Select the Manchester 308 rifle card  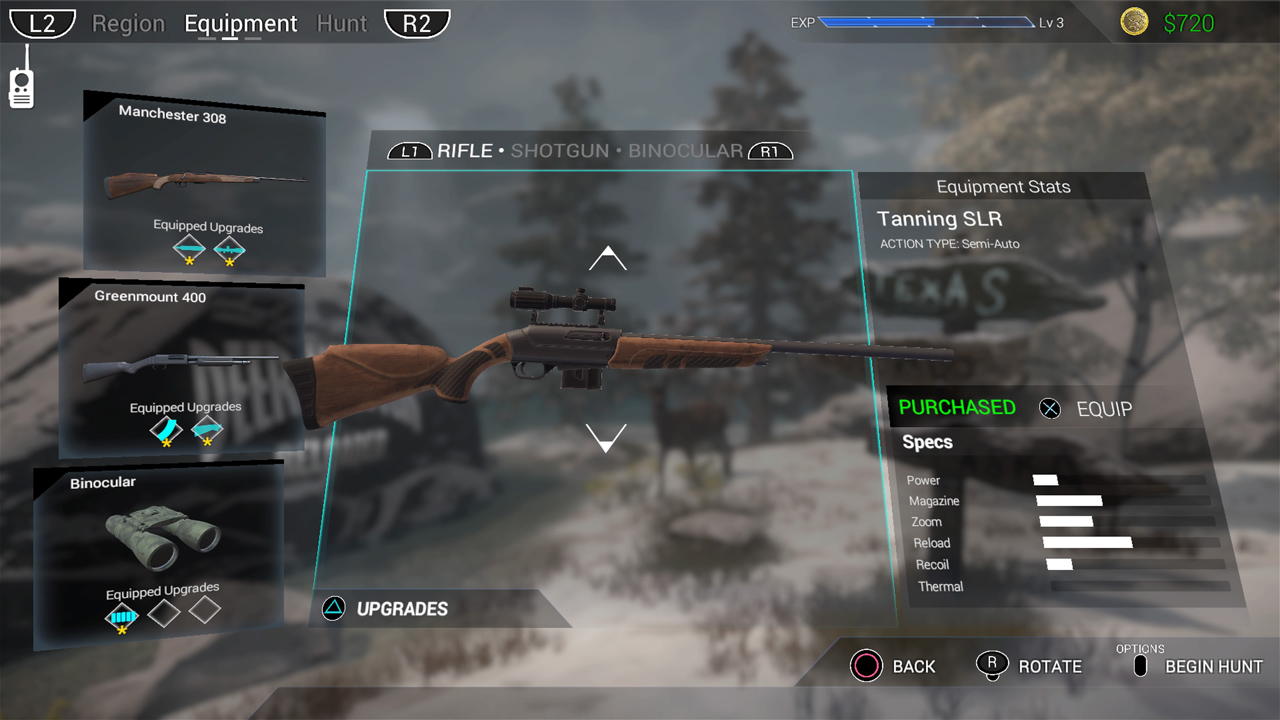coord(205,184)
